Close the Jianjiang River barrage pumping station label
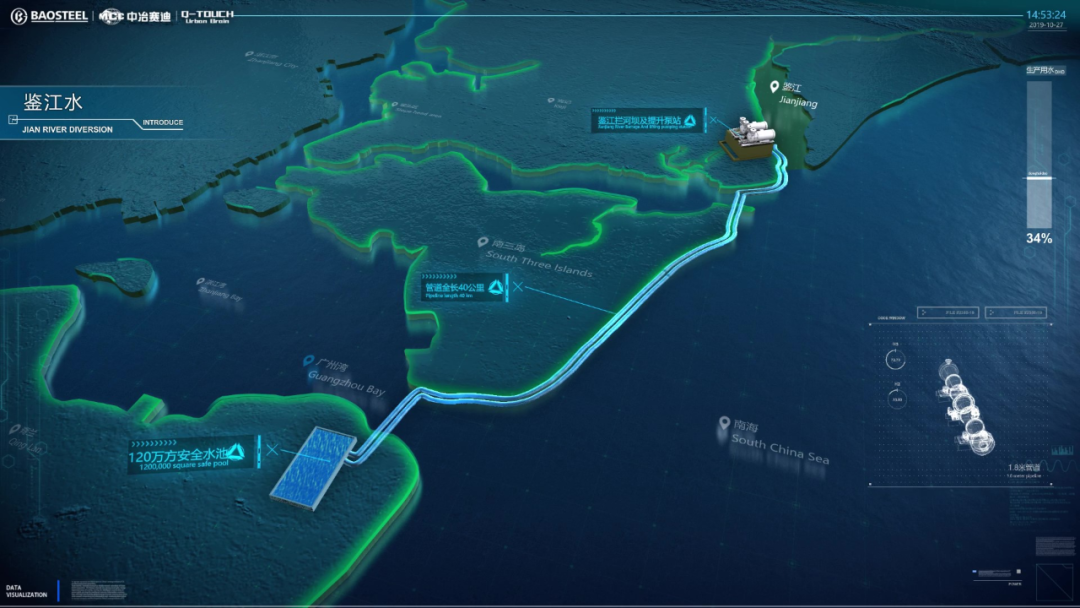 click(x=713, y=122)
